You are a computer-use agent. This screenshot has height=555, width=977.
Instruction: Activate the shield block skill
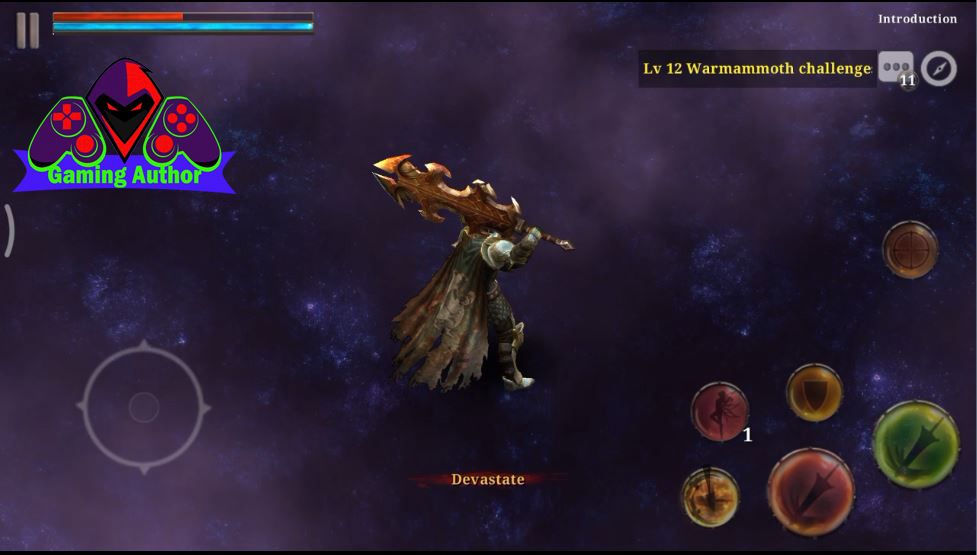click(814, 392)
